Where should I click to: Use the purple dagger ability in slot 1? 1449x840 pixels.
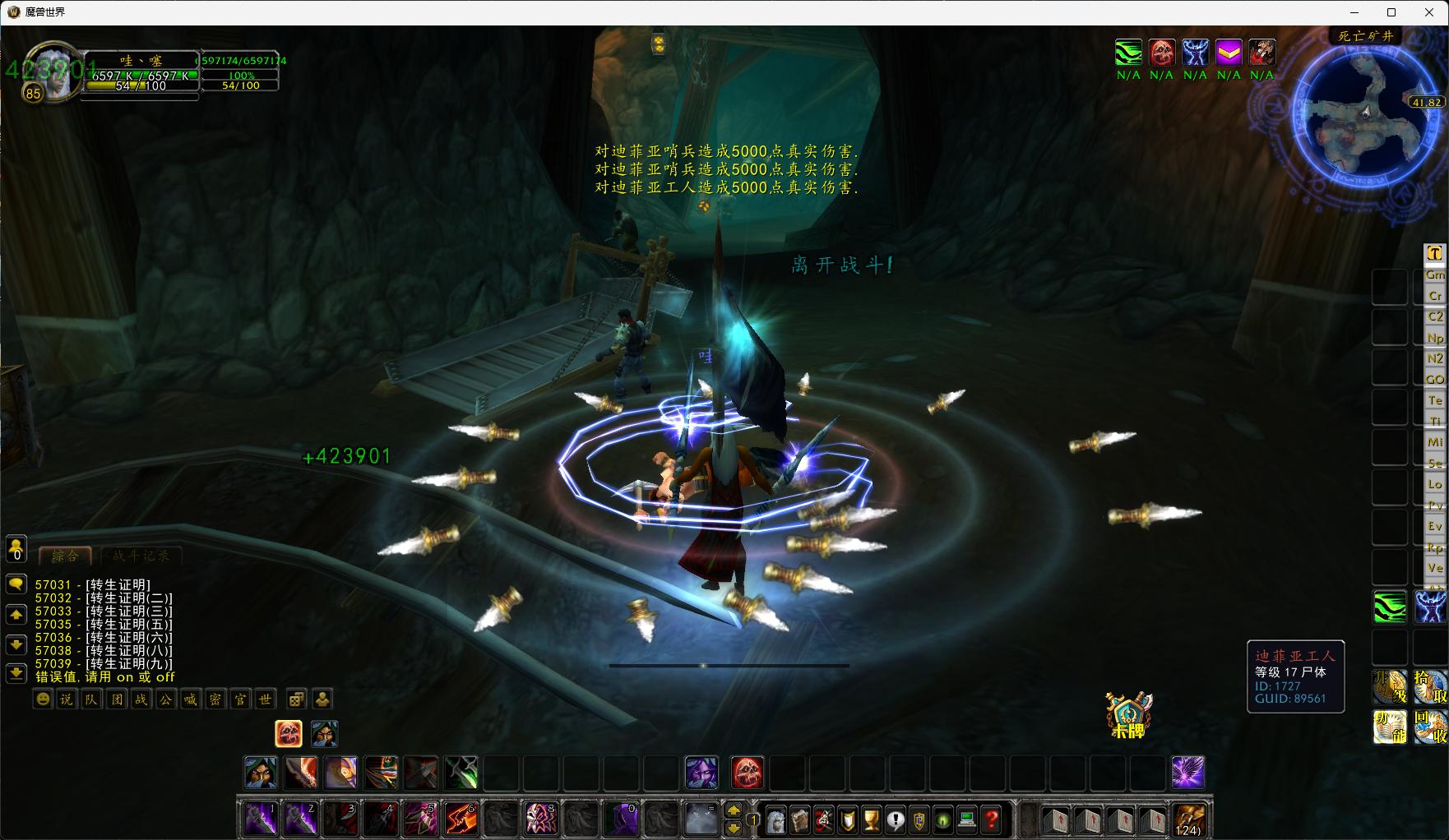click(262, 819)
